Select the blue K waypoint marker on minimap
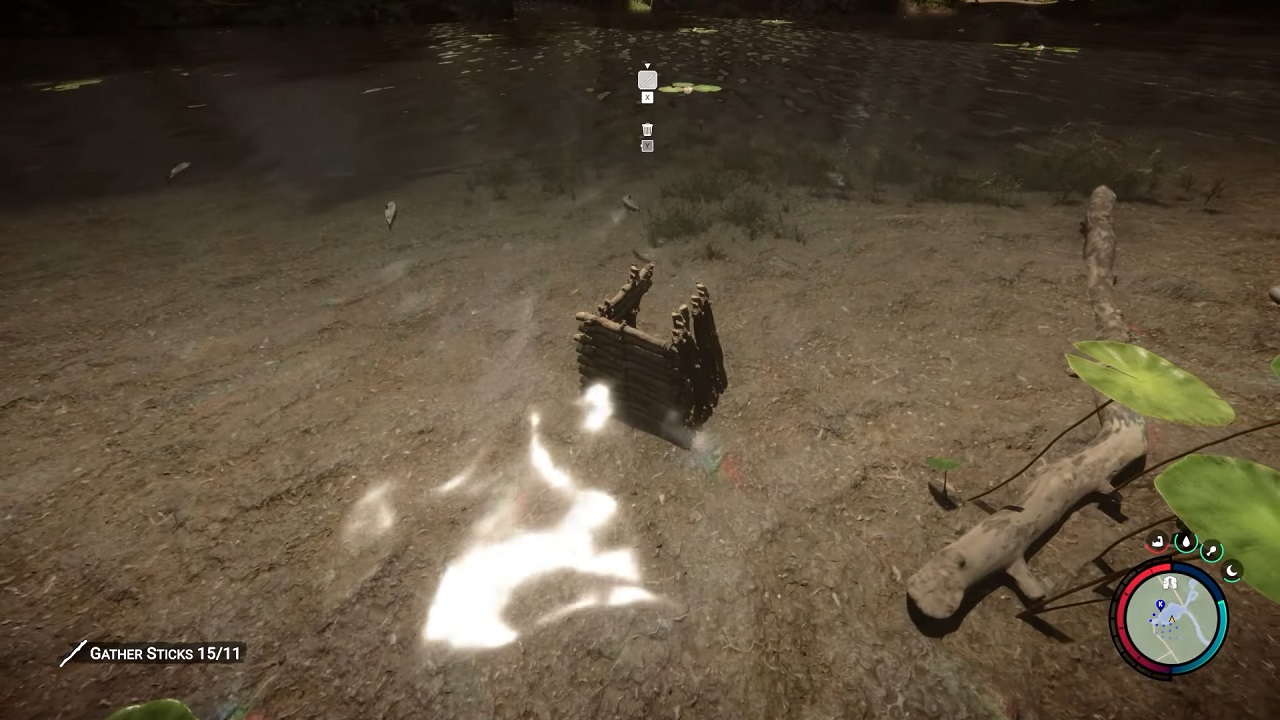The height and width of the screenshot is (720, 1280). click(1160, 605)
